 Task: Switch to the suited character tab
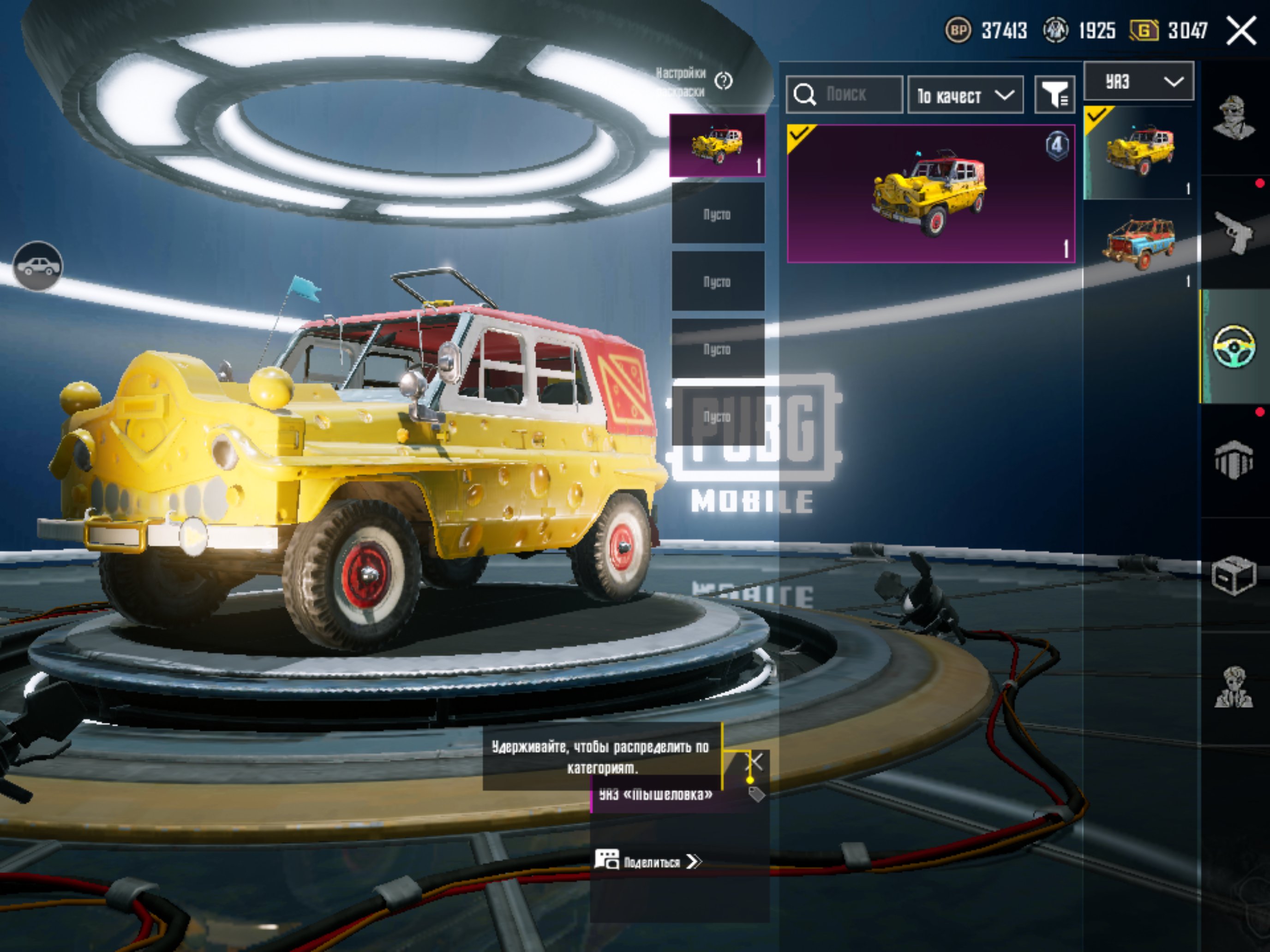pyautogui.click(x=1234, y=687)
